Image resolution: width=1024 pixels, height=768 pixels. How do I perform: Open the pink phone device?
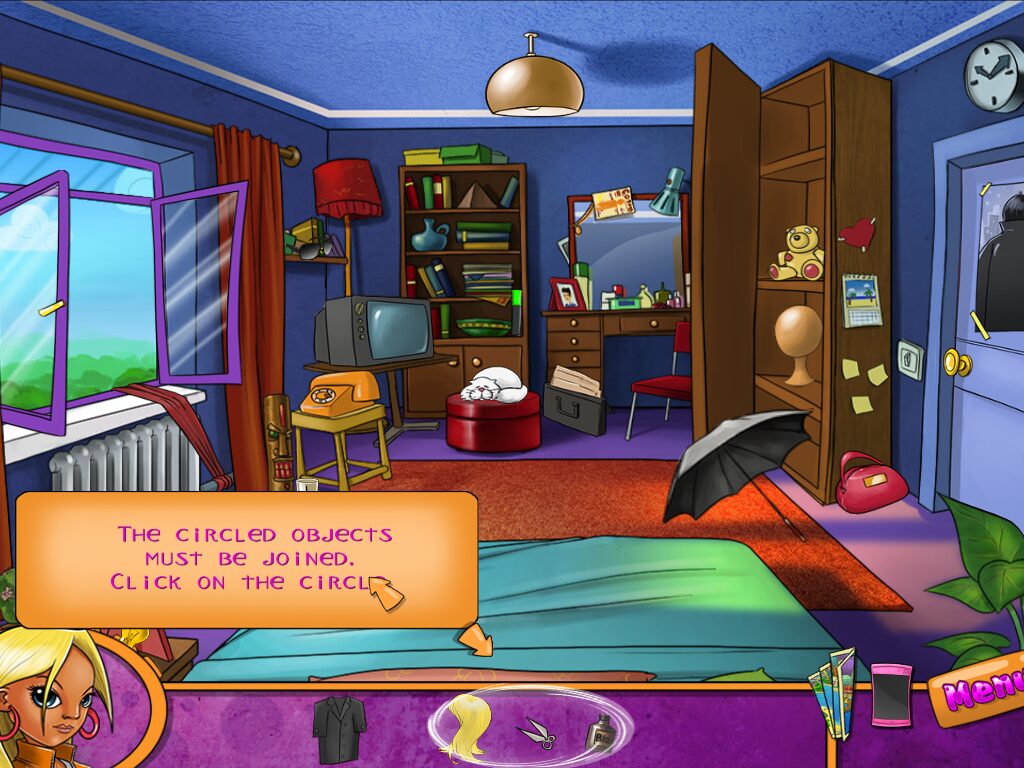click(x=891, y=695)
